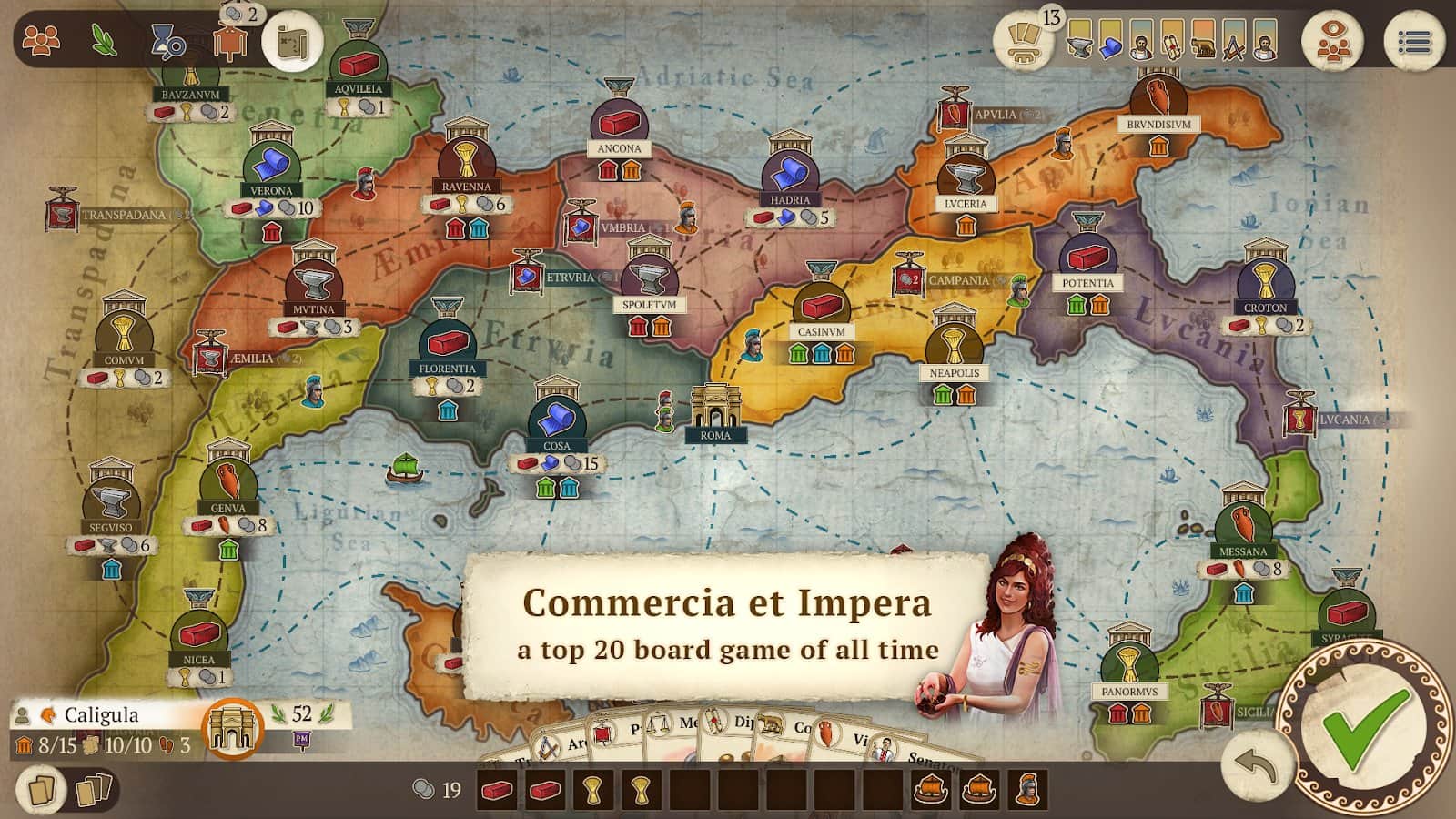Open the map scroll icon
Viewport: 1456px width, 819px height.
point(291,38)
